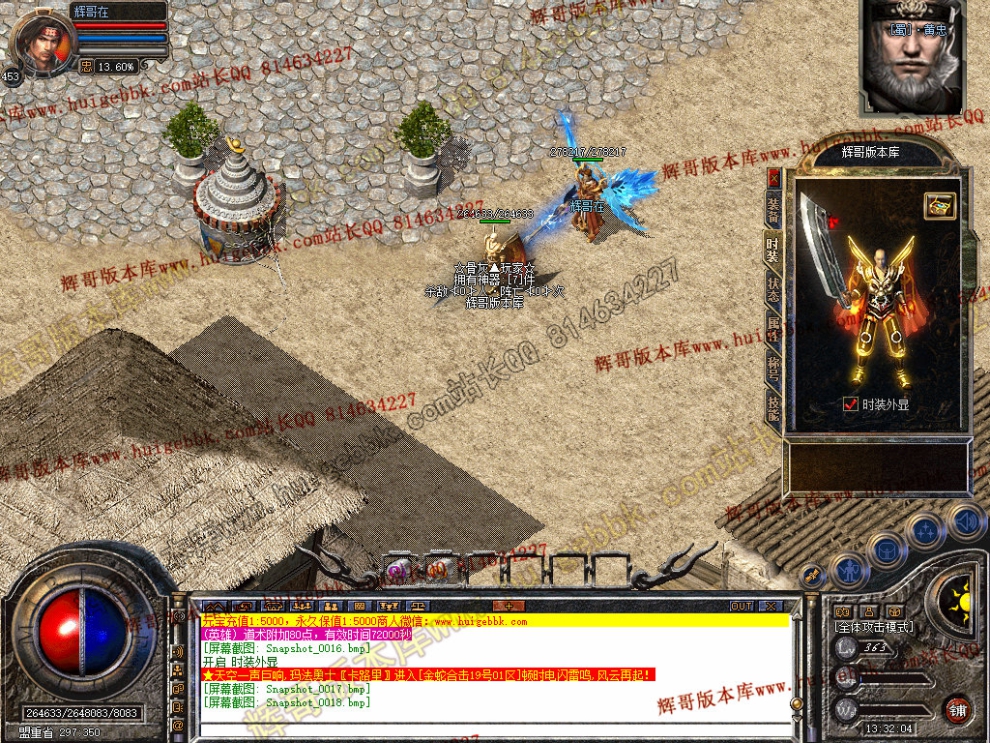This screenshot has height=743, width=990.
Task: Close the game with chat bar X button
Action: (770, 606)
